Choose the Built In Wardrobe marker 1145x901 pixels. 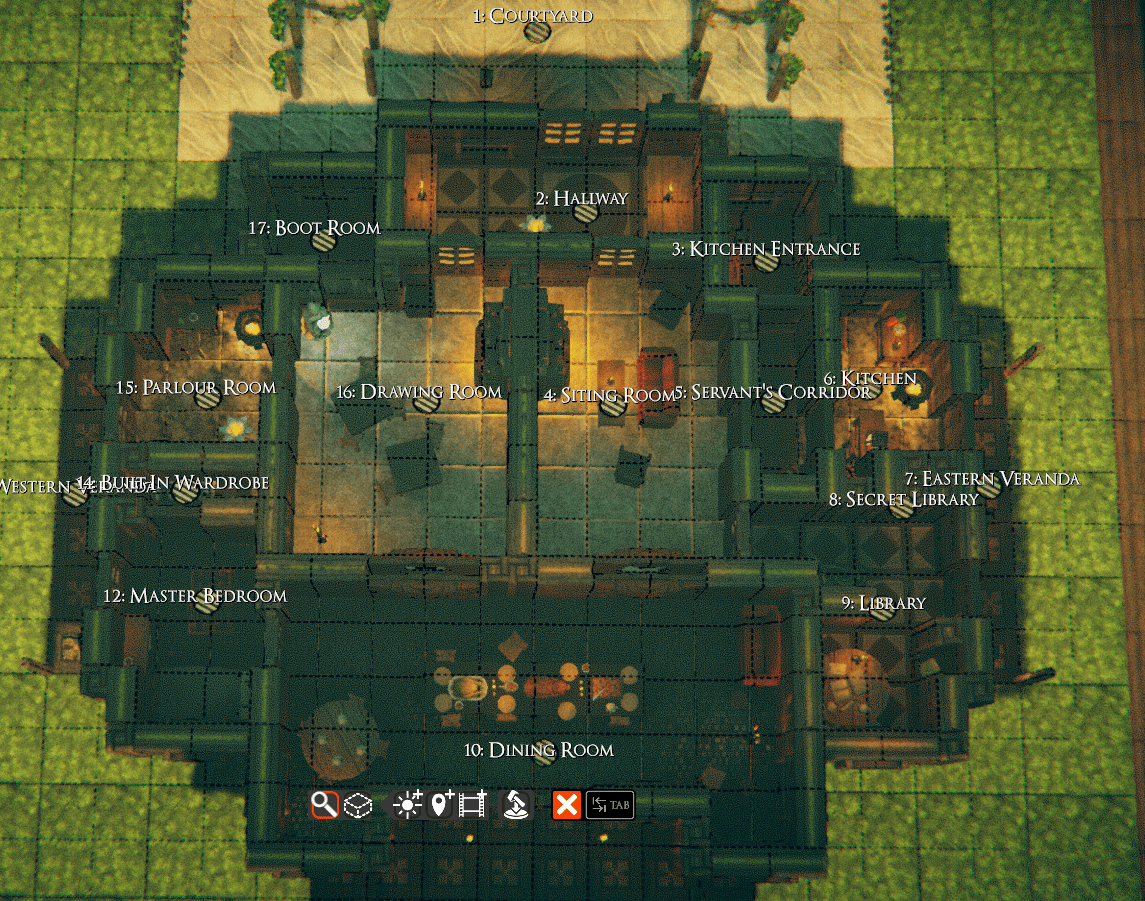[183, 492]
